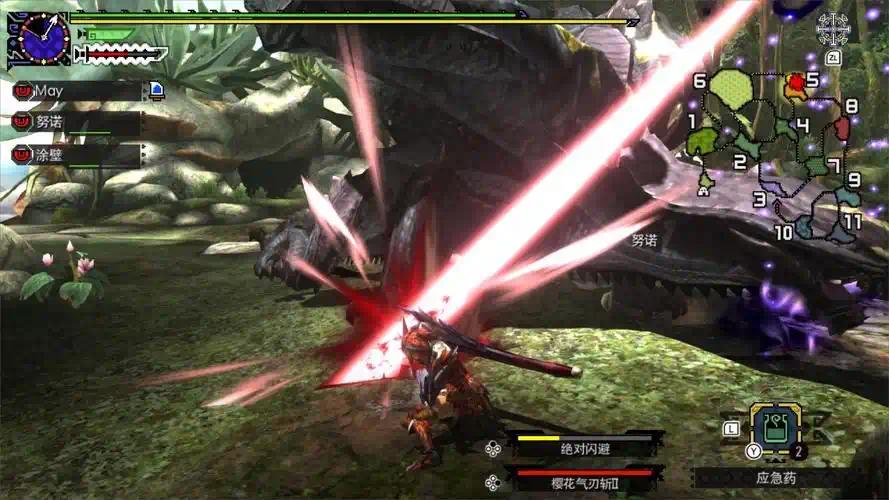Choose area 1 on the minimap
Viewport: 889px width, 500px height.
pos(703,141)
